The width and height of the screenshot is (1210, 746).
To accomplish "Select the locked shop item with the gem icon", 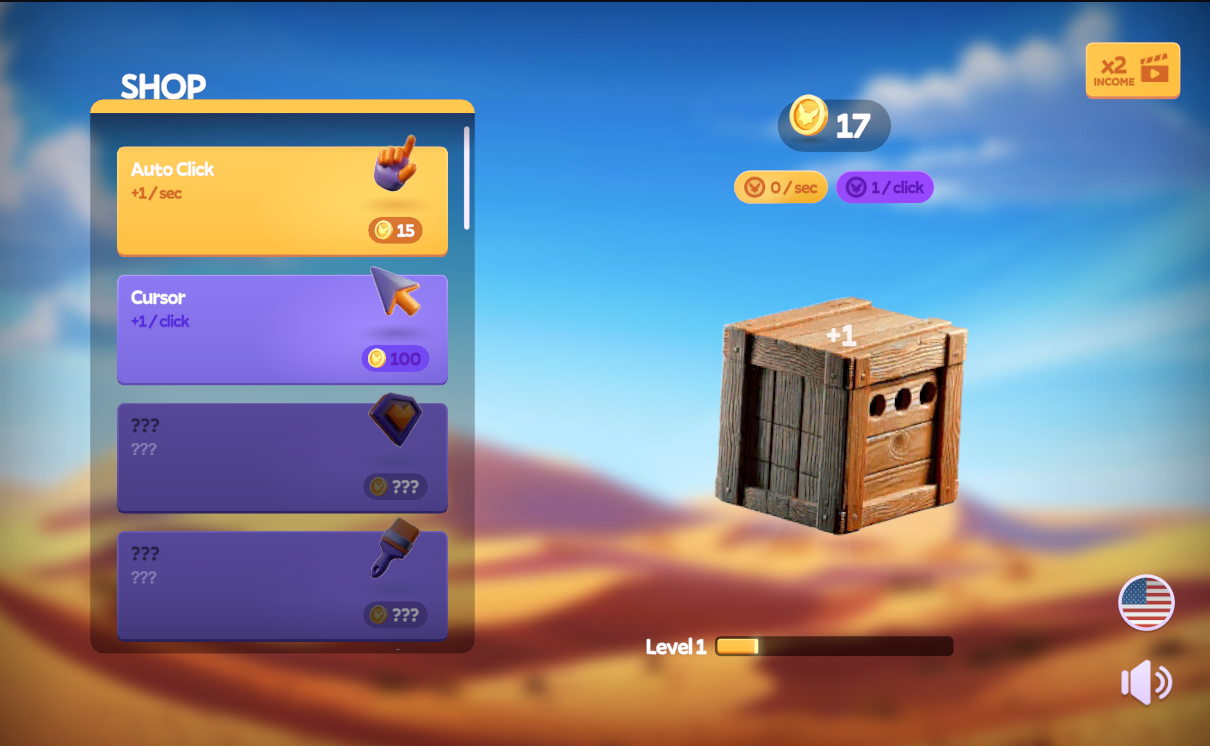I will [x=282, y=456].
